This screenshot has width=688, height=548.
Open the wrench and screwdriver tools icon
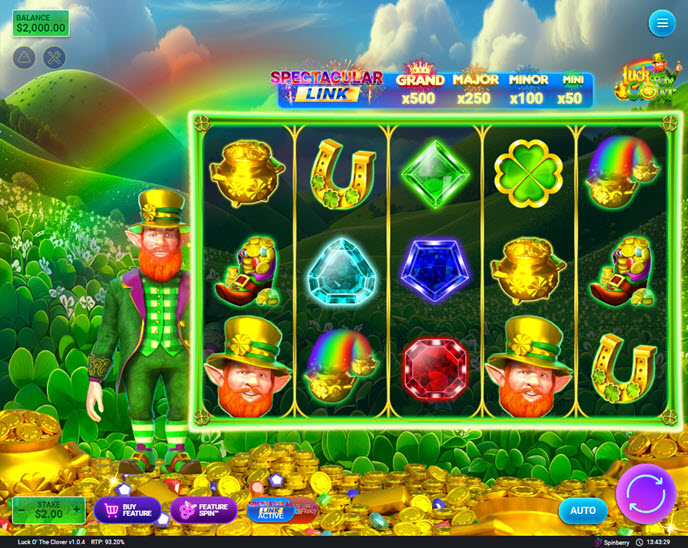pyautogui.click(x=54, y=57)
